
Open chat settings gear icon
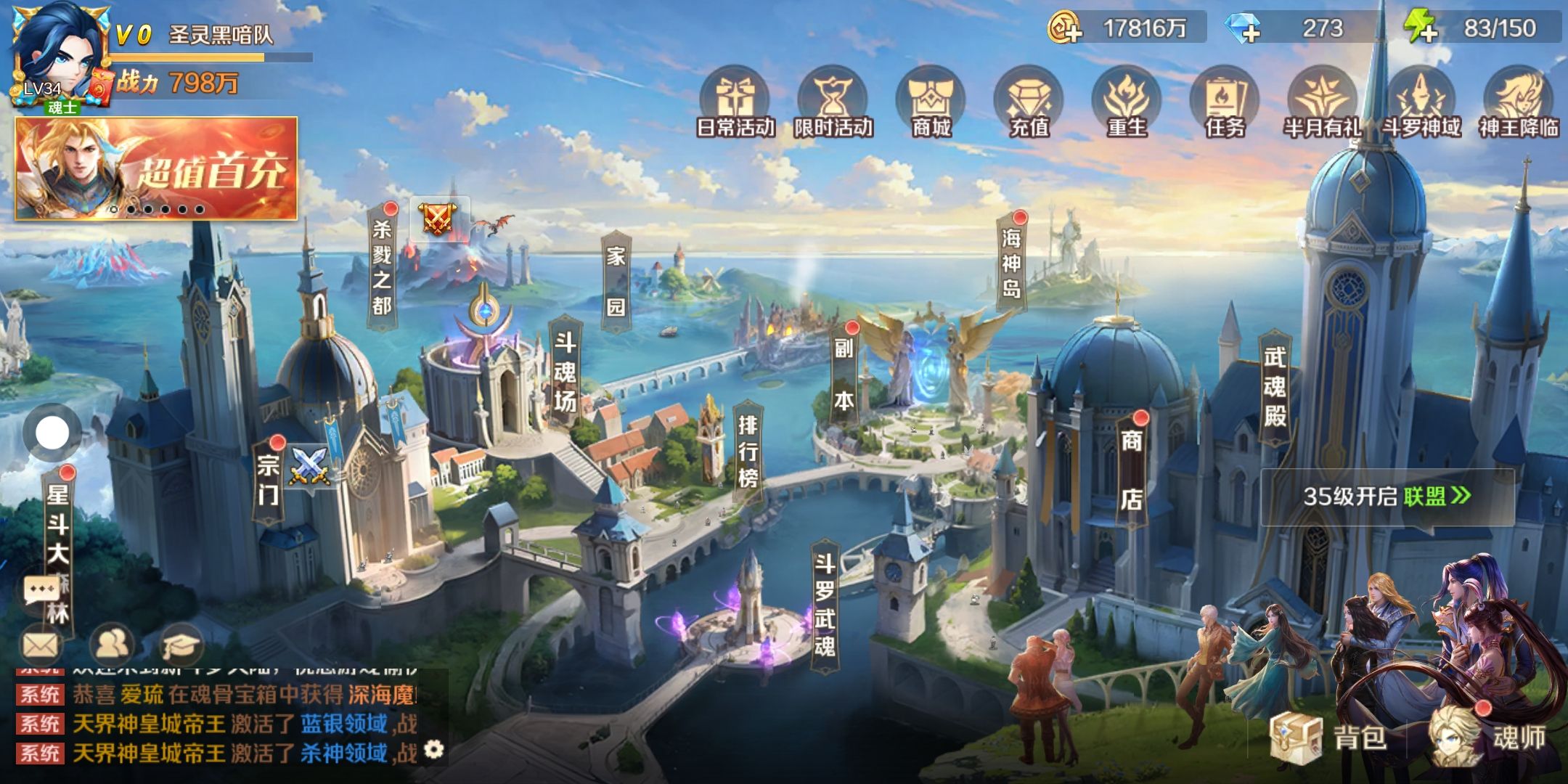click(x=433, y=748)
